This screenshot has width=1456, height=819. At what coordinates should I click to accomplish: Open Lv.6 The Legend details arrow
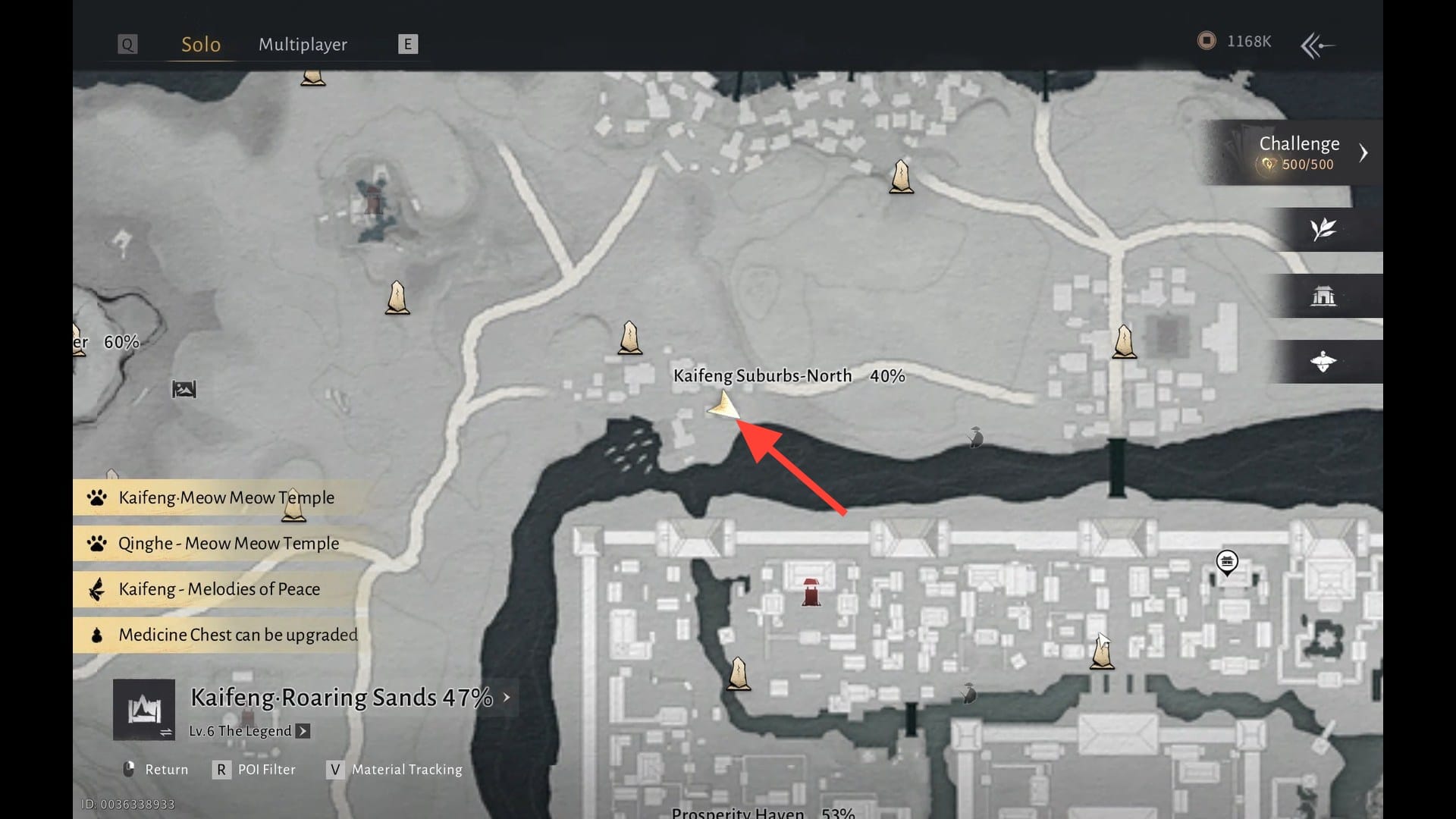303,731
